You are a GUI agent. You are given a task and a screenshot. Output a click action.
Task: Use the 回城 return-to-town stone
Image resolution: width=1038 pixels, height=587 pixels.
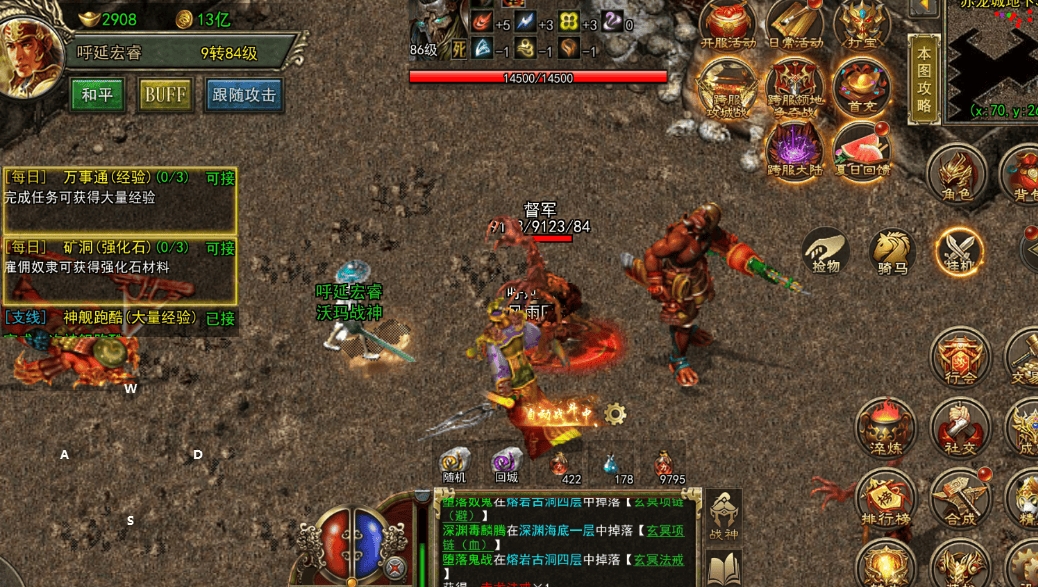506,465
